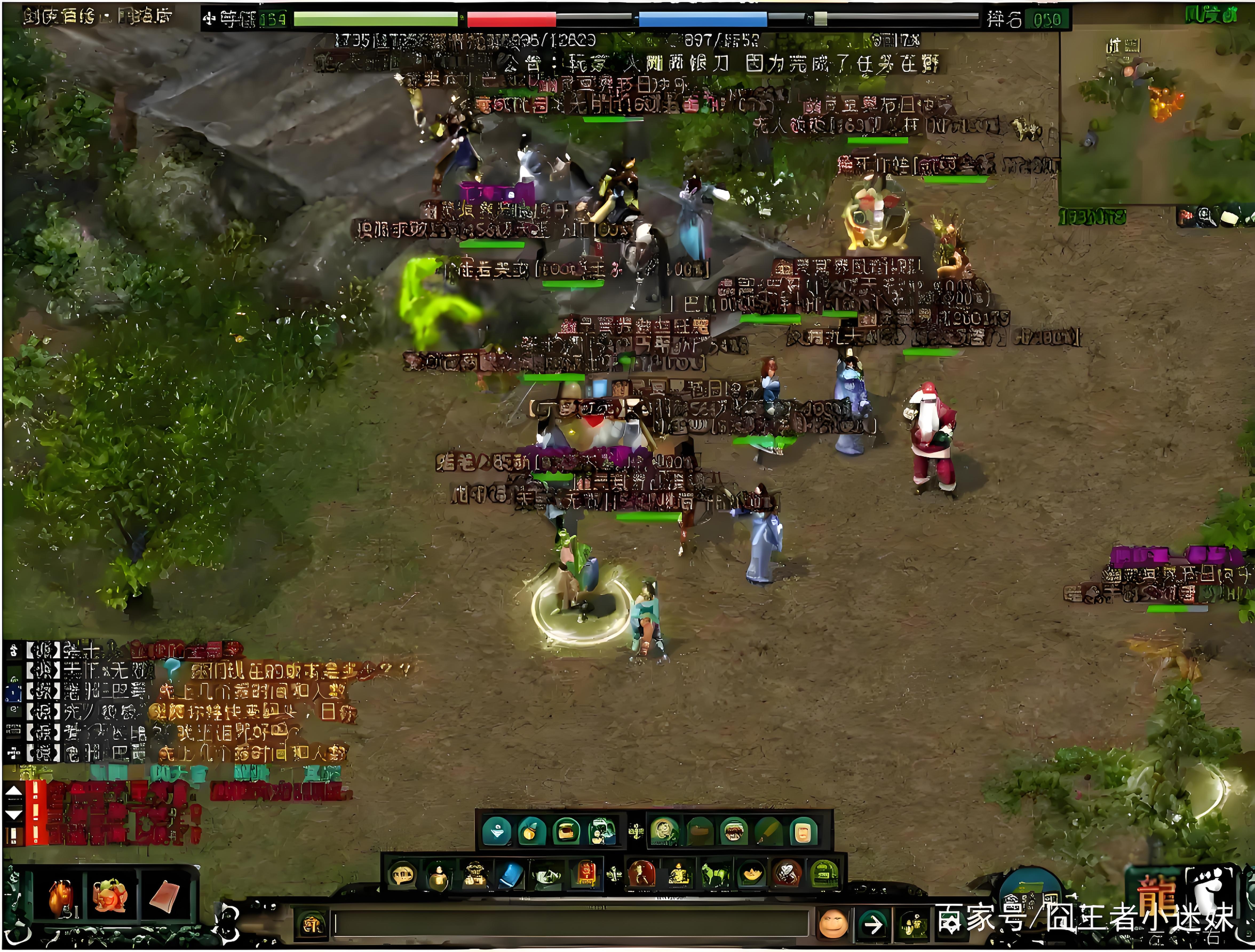Click the orange fruit shortcut icon
This screenshot has height=952, width=1255.
click(x=531, y=832)
